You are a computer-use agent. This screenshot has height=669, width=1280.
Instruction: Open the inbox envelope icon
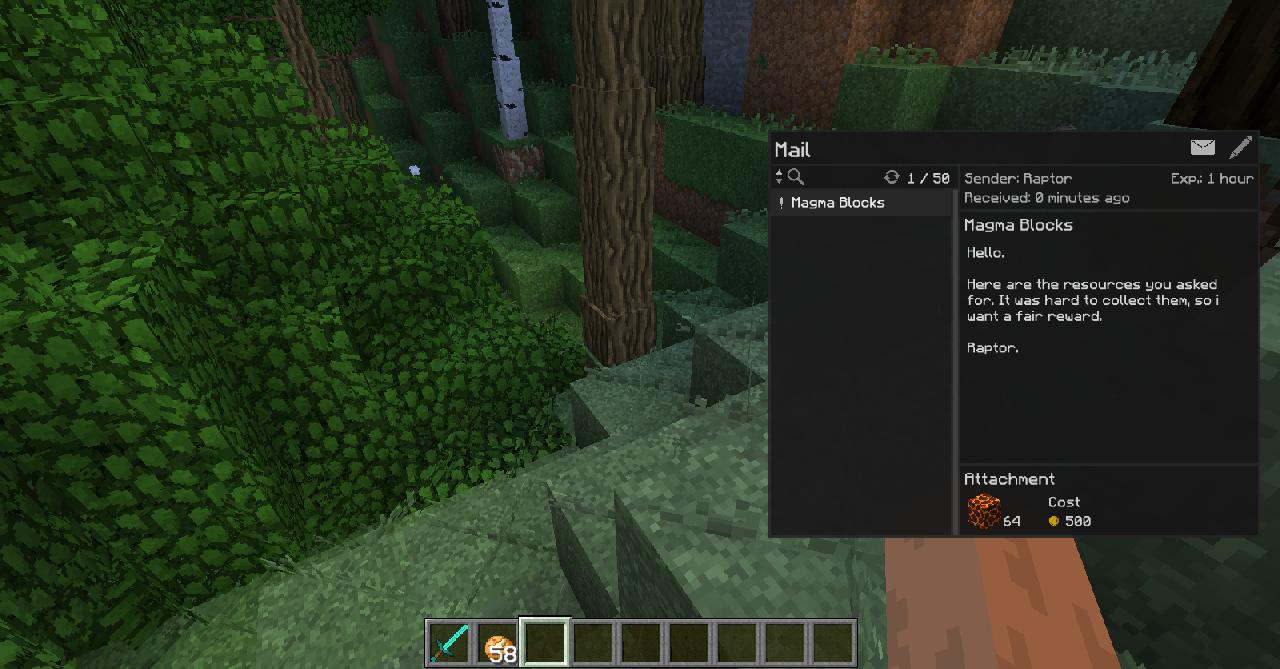pyautogui.click(x=1203, y=148)
